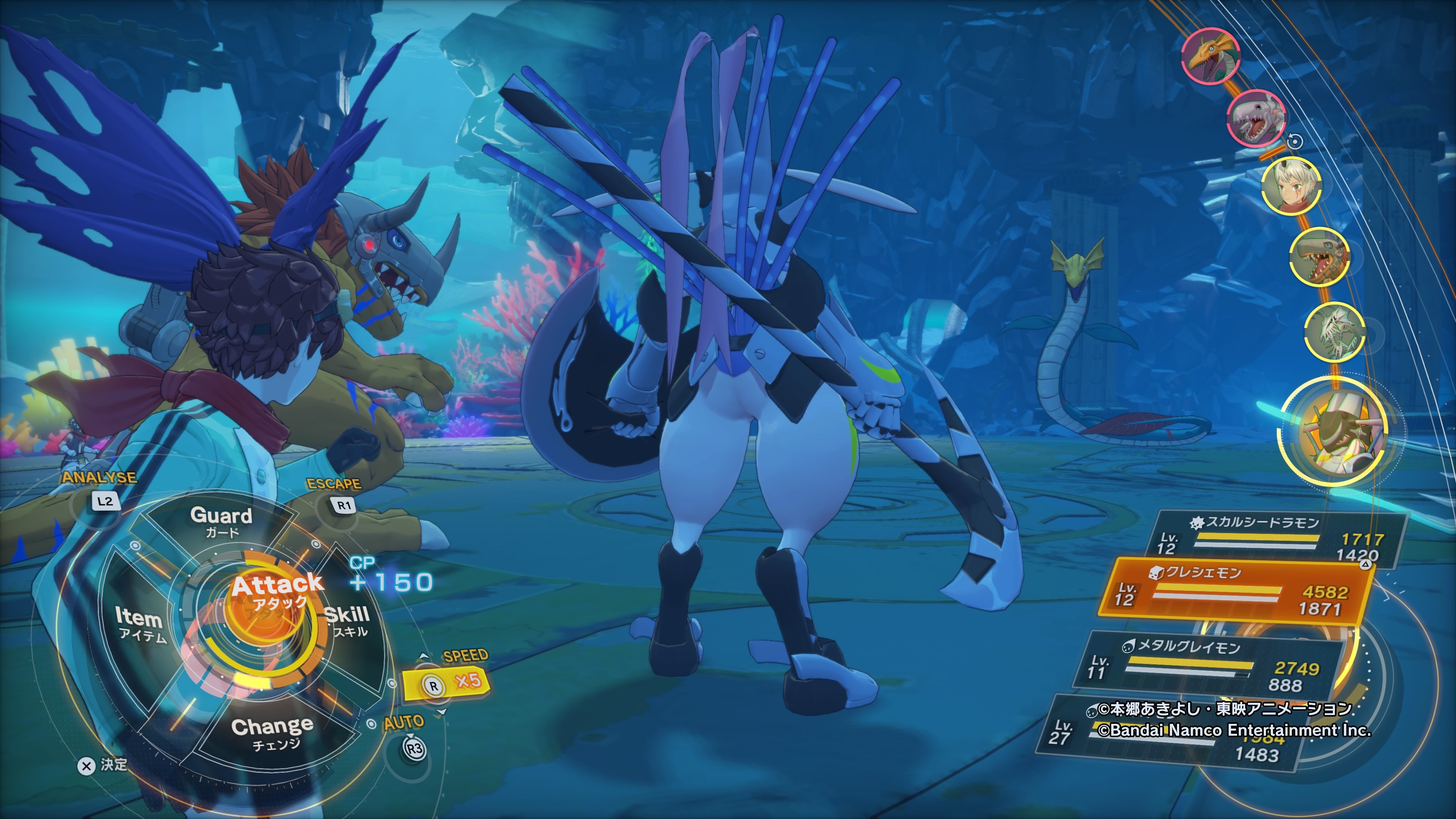
Task: Choose the Guard command
Action: [221, 521]
